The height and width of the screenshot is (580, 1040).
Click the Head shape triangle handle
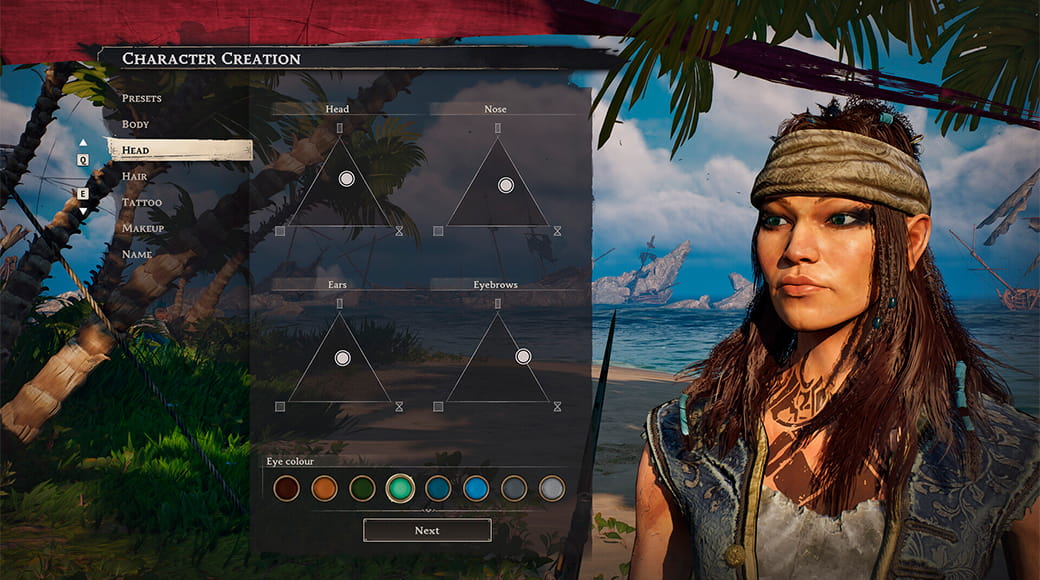click(347, 179)
